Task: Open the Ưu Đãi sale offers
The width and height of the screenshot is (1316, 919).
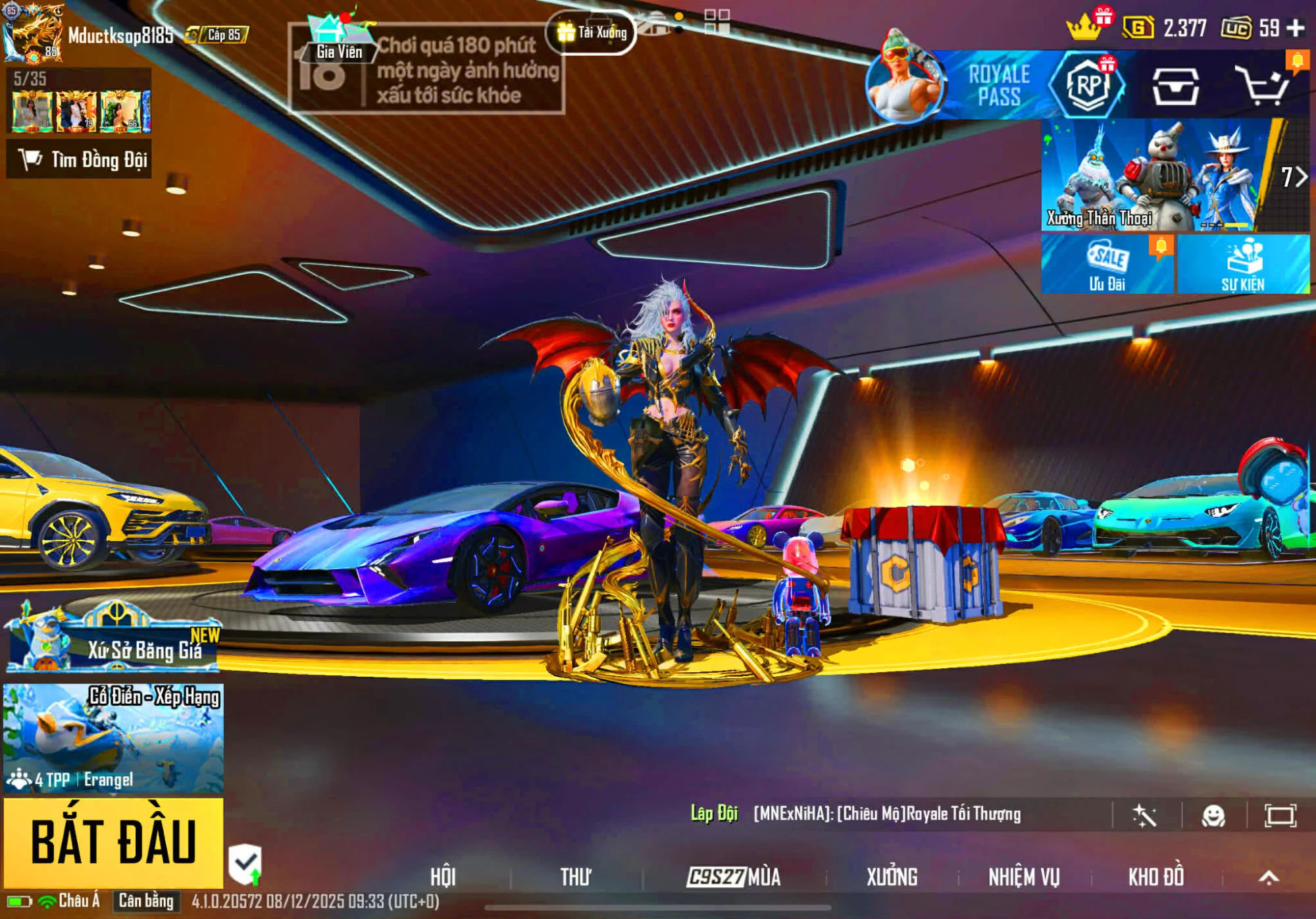Action: pyautogui.click(x=1107, y=265)
